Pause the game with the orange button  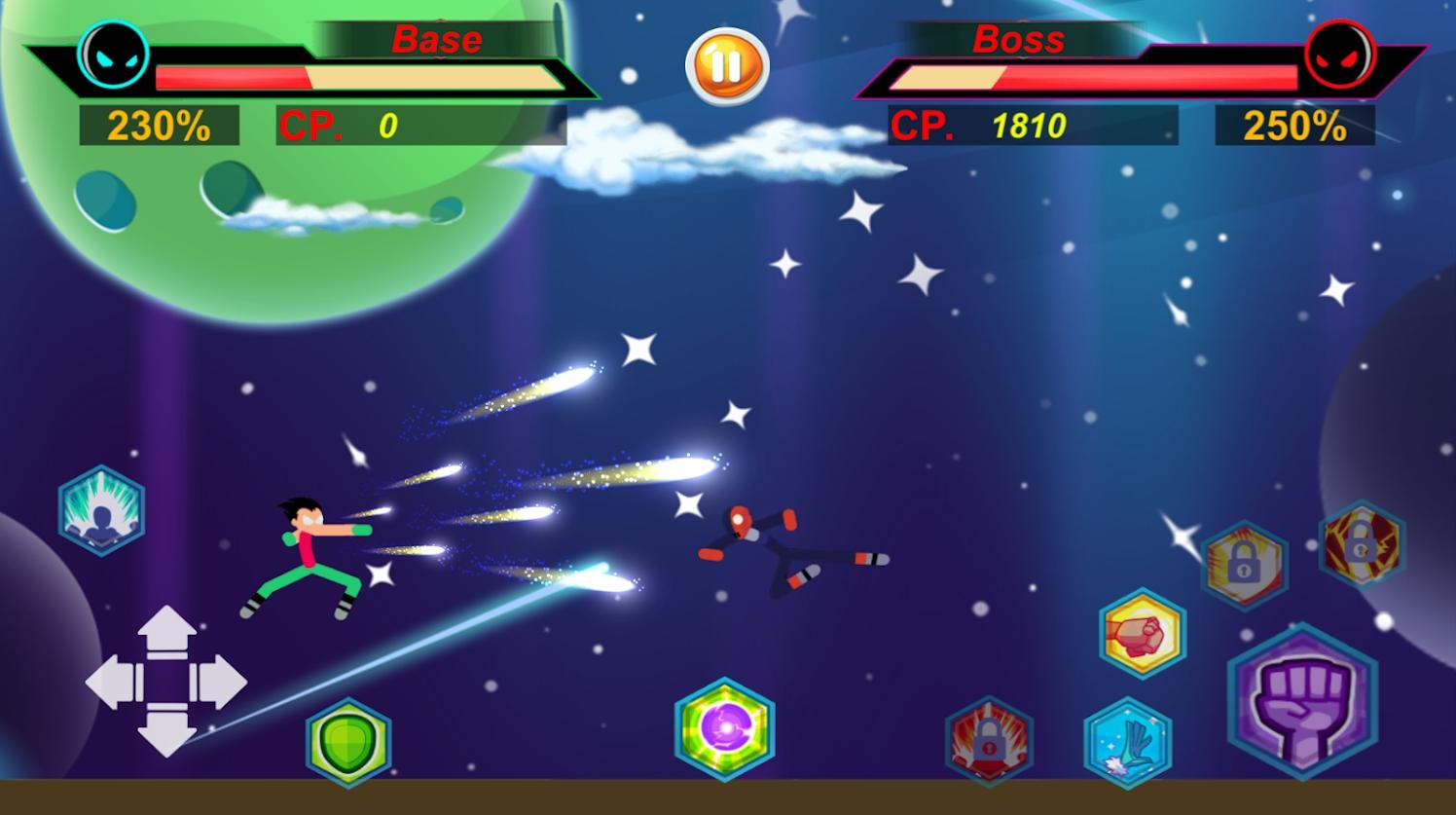tap(727, 66)
